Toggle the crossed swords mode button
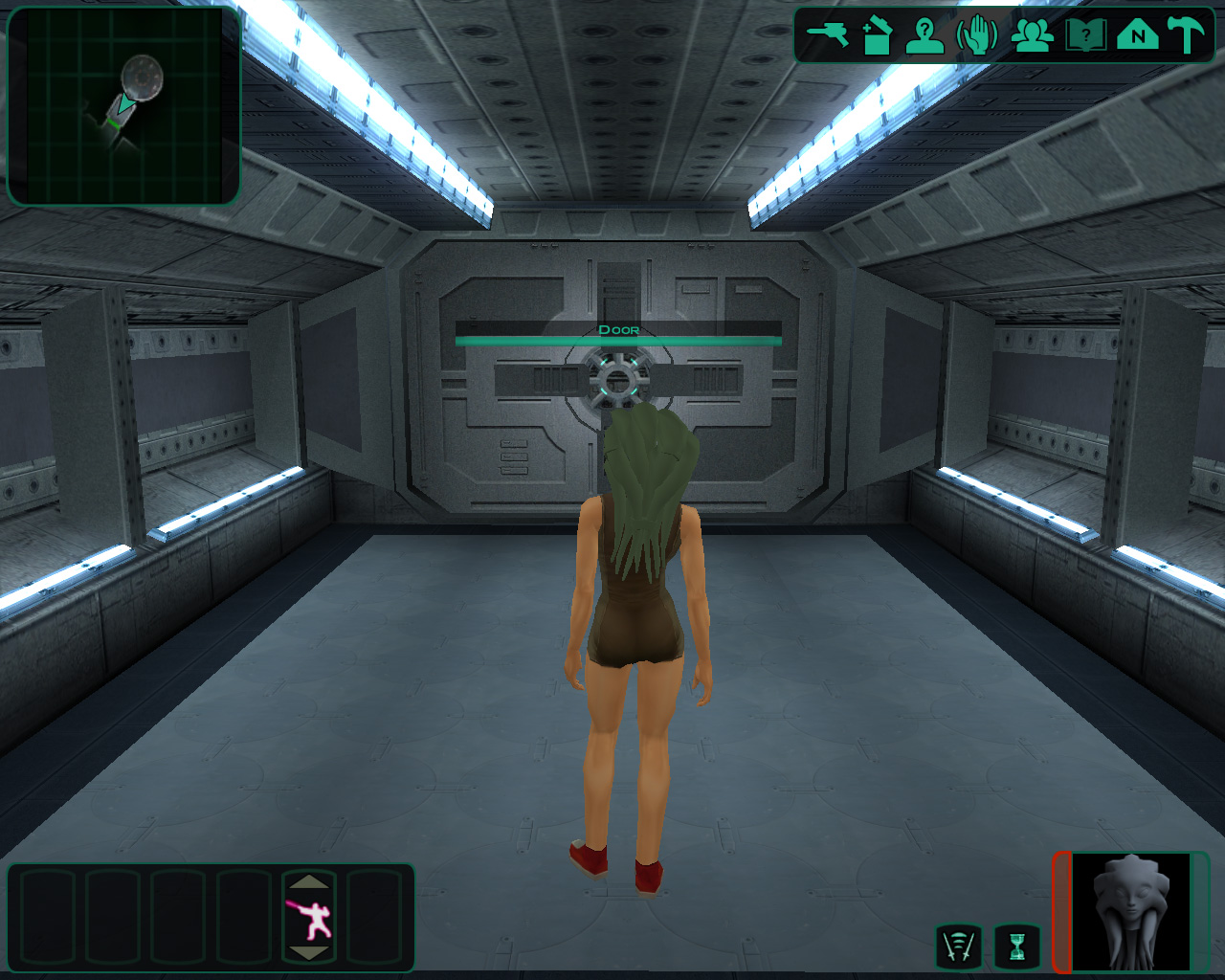Image resolution: width=1225 pixels, height=980 pixels. click(x=959, y=947)
